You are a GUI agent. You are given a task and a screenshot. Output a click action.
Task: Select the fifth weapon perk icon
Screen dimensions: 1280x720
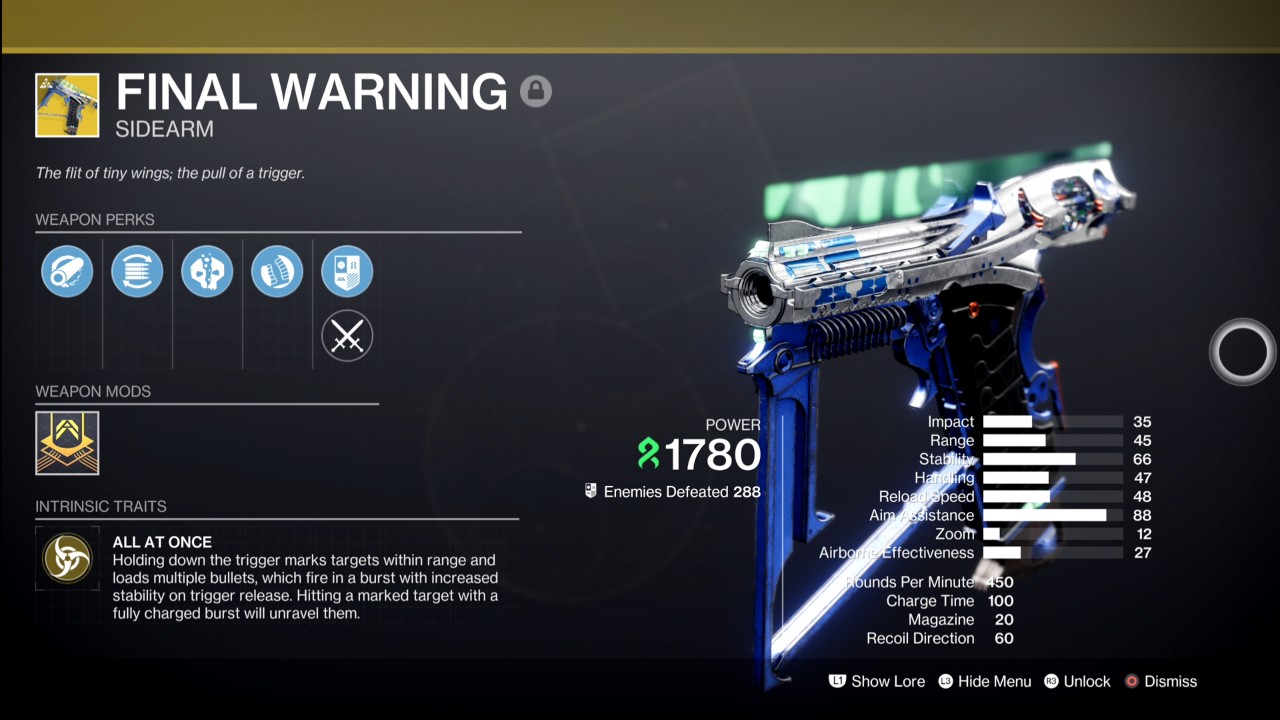point(347,271)
